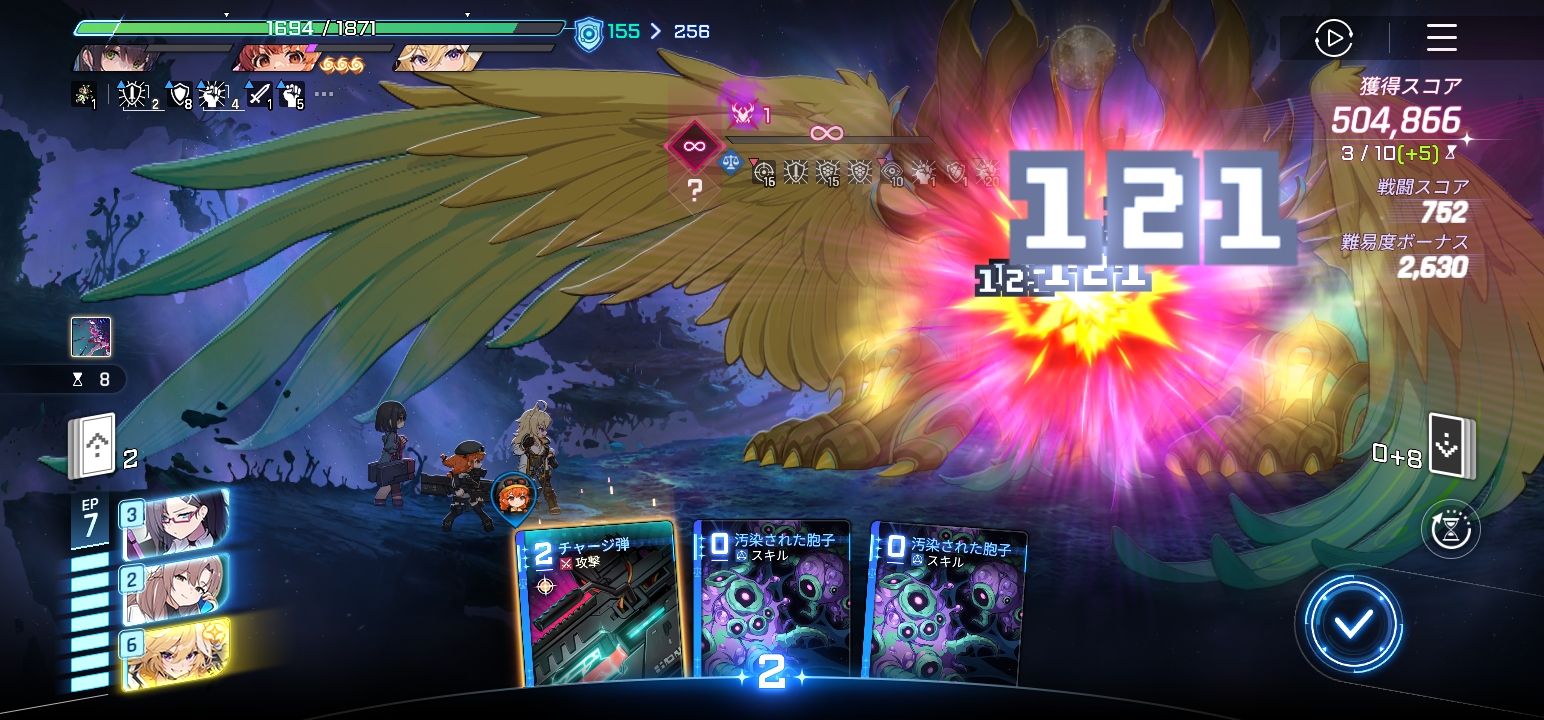1544x720 pixels.
Task: Open the discard pile showing 0+8
Action: pyautogui.click(x=1451, y=444)
